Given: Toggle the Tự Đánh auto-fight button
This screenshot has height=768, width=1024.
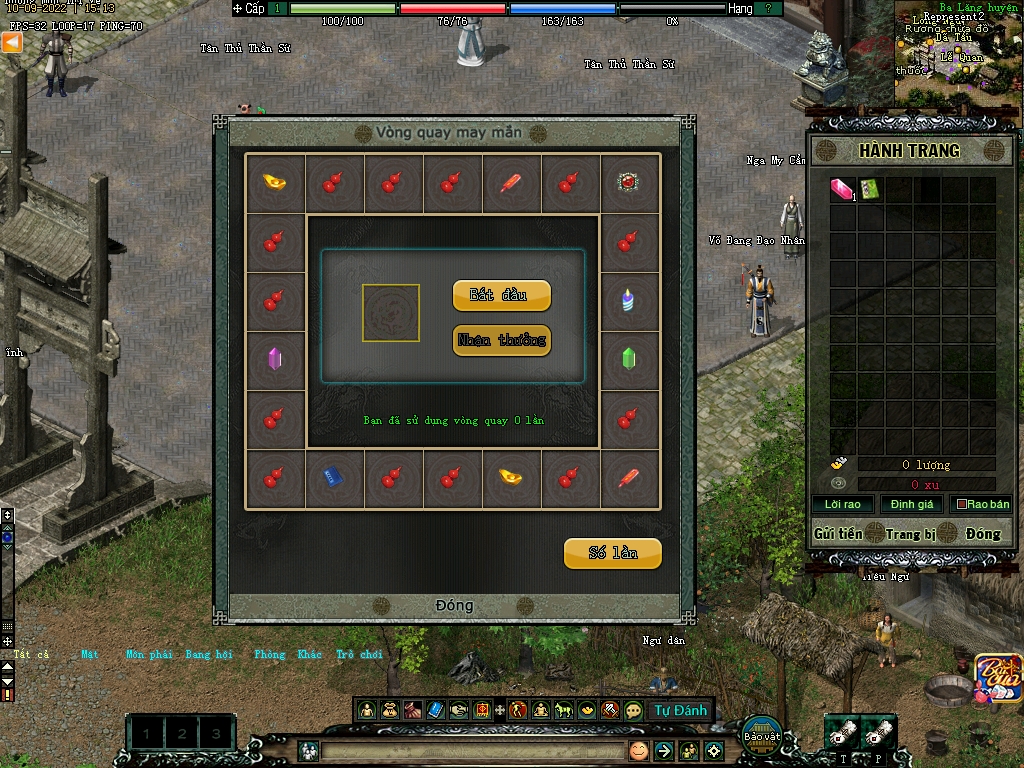Looking at the screenshot, I should click(680, 711).
